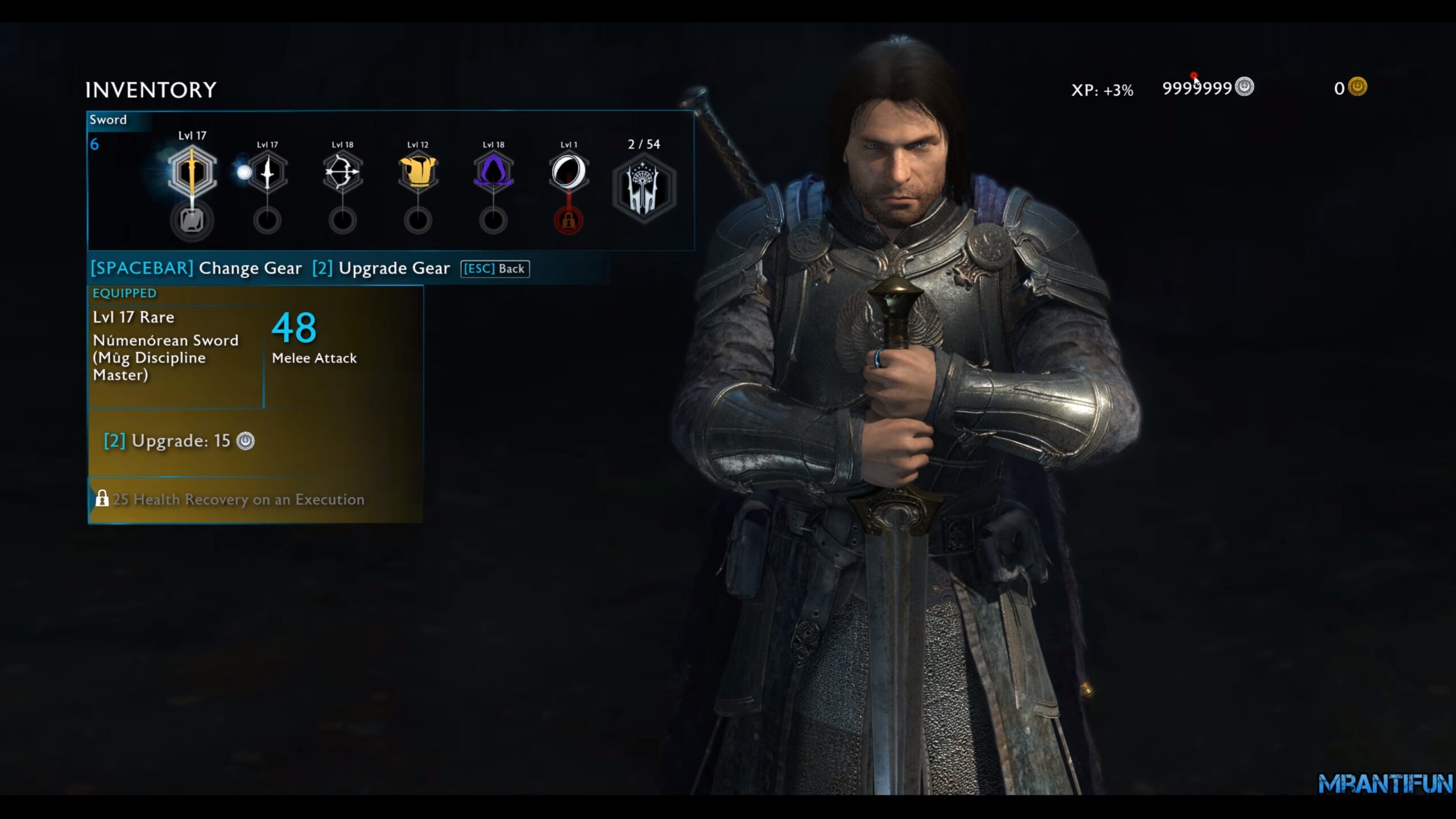Click the lock beside the hidden trait
This screenshot has width=1456, height=819.
tap(102, 499)
